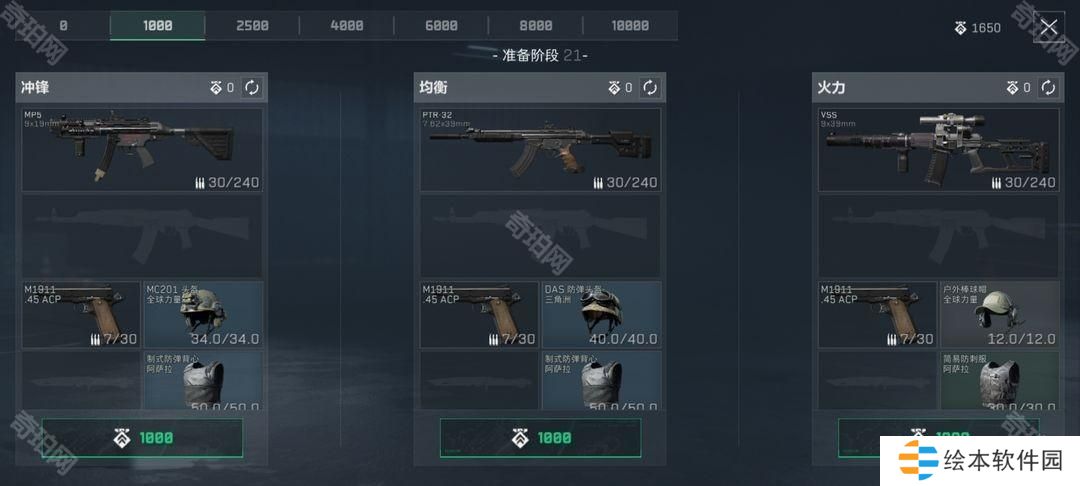
Task: Refresh the 火力 loadout
Action: pyautogui.click(x=1048, y=88)
